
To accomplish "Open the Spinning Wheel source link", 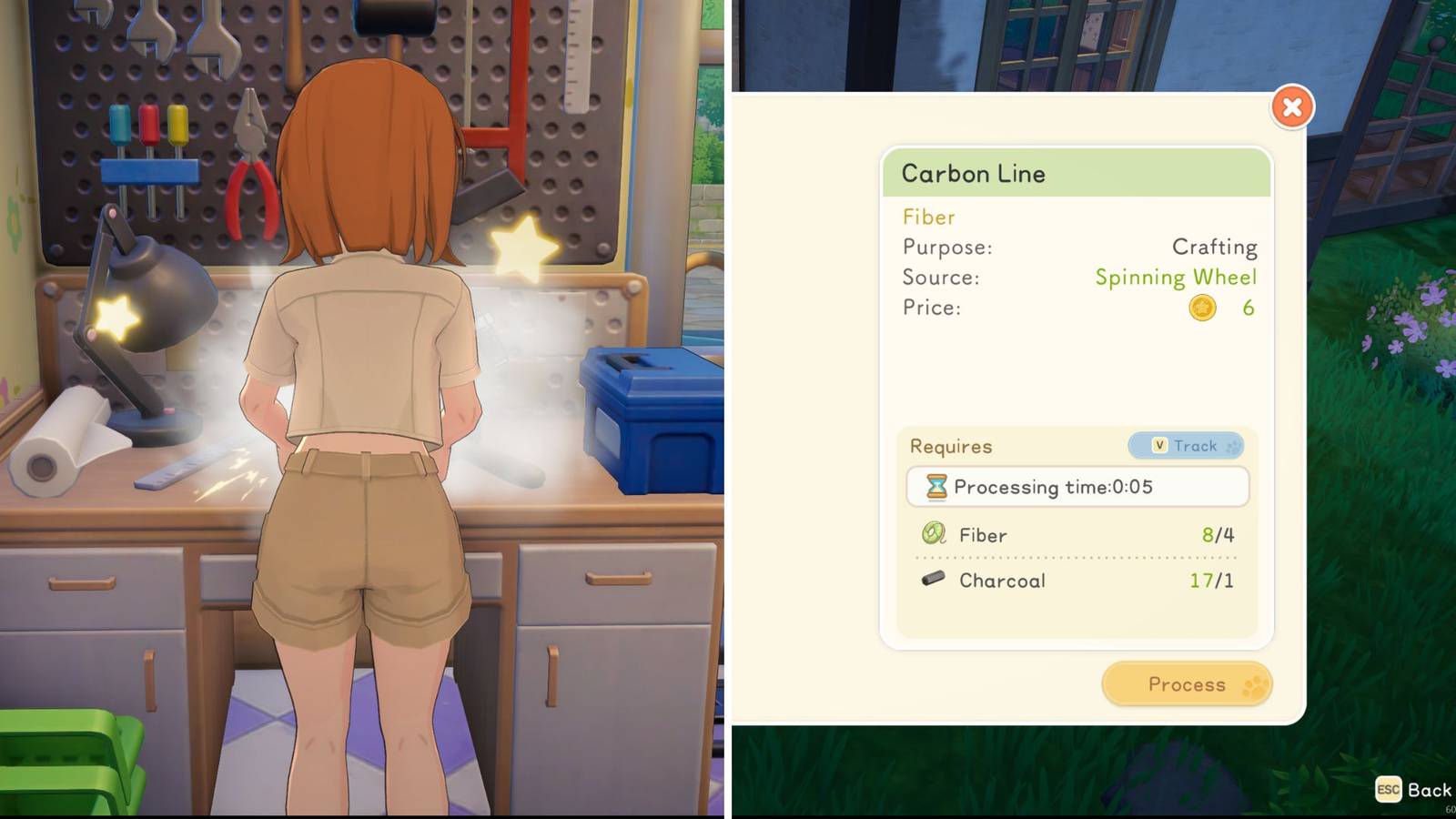I will coord(1176,278).
